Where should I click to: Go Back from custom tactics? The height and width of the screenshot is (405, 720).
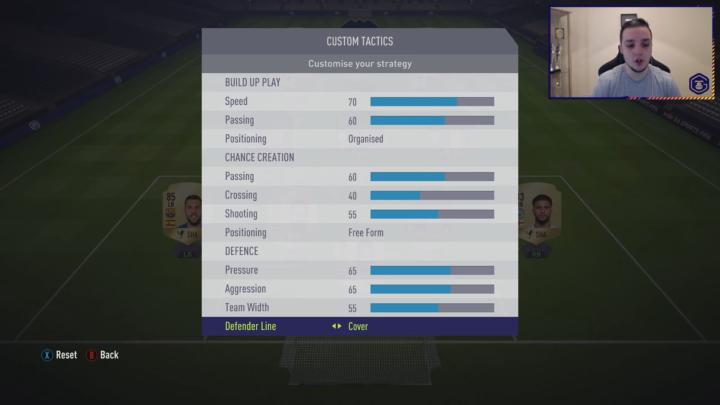103,355
